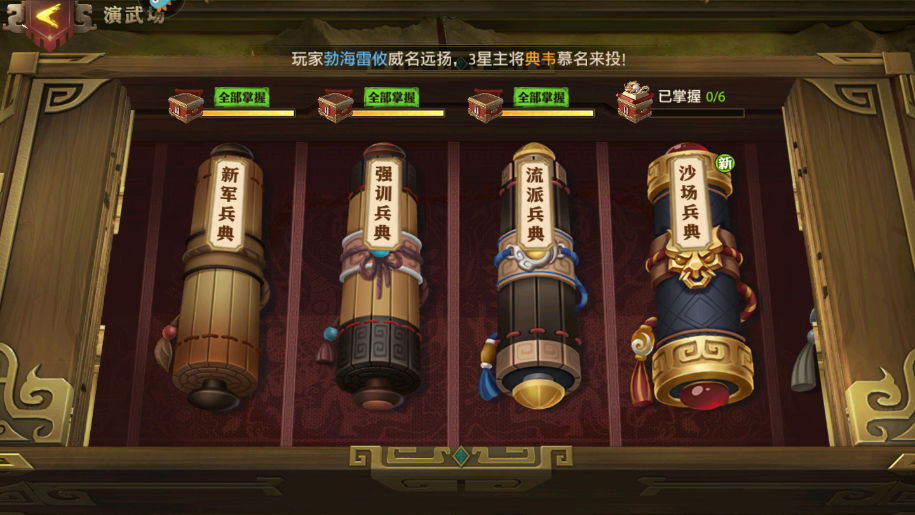
Task: Choose the 流派兵典 scroll
Action: pyautogui.click(x=536, y=275)
